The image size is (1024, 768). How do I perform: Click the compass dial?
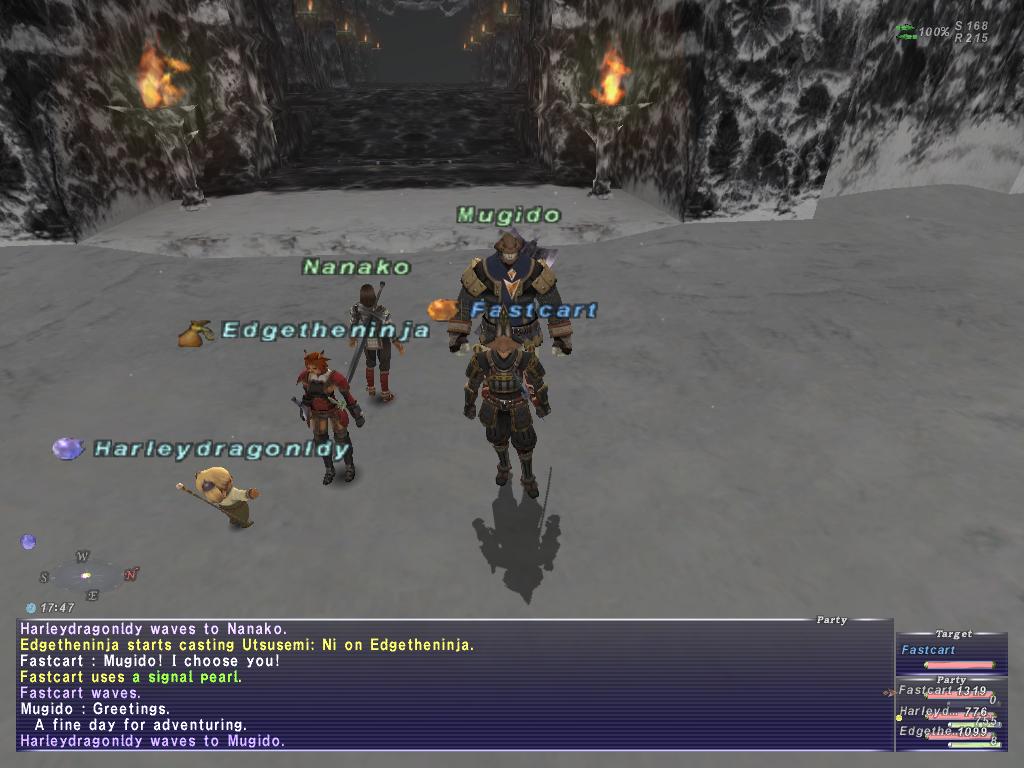point(87,575)
